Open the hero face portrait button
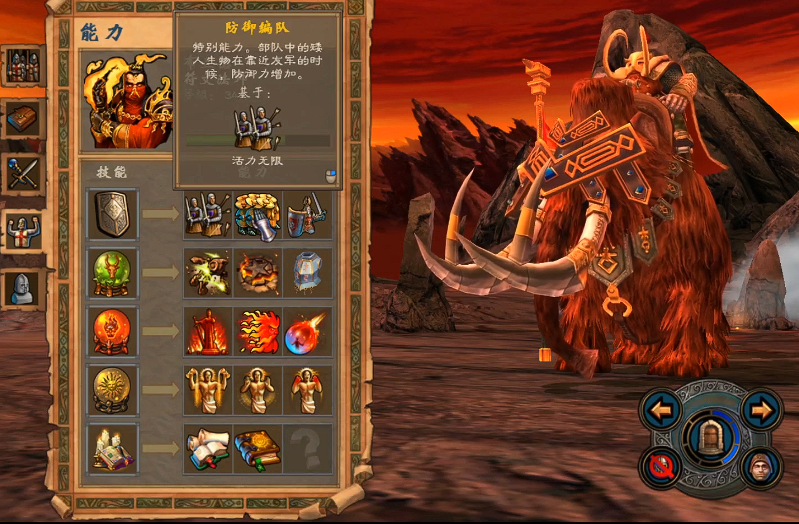The height and width of the screenshot is (524, 799). [x=762, y=466]
